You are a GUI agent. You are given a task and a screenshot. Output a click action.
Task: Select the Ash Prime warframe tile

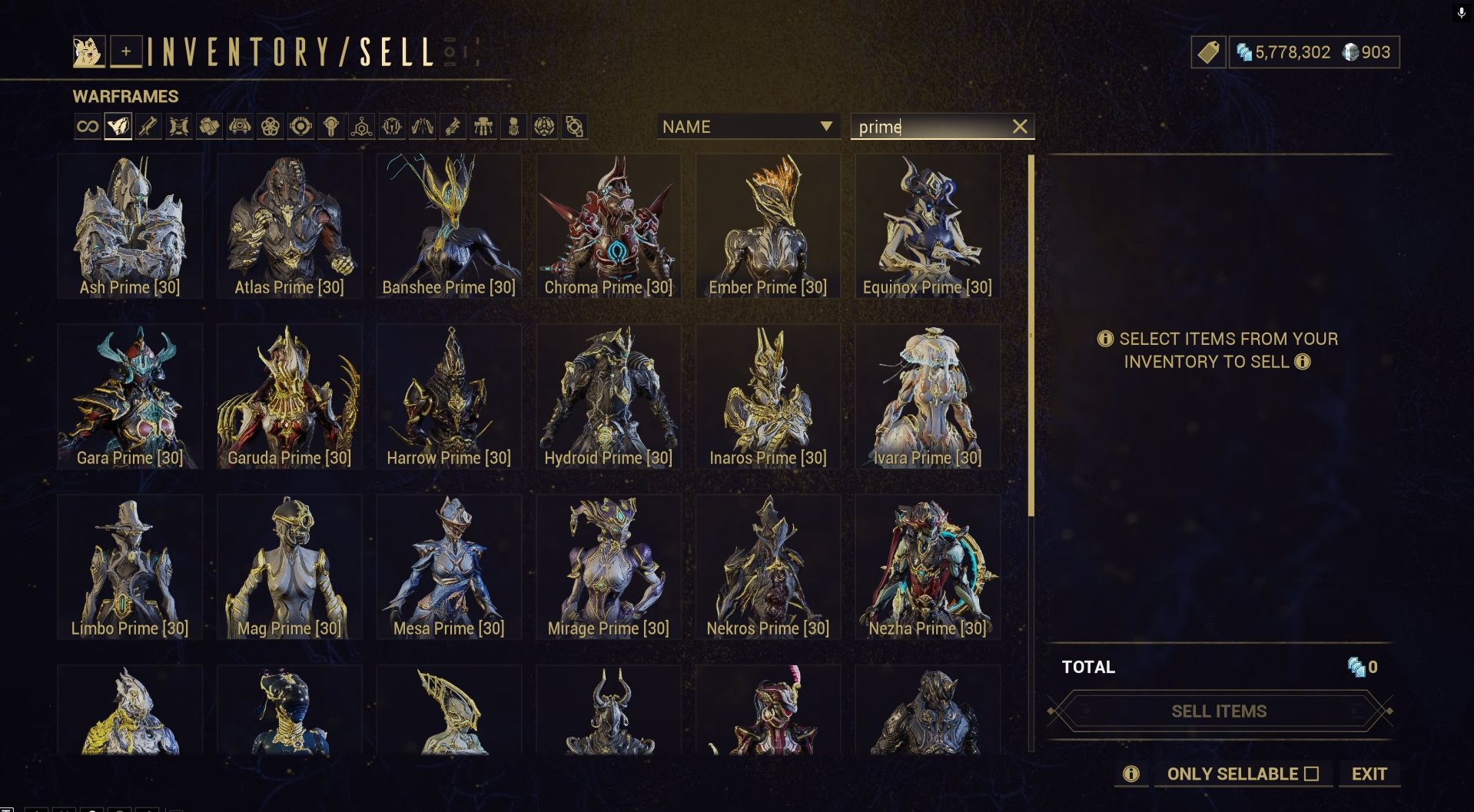(x=130, y=226)
